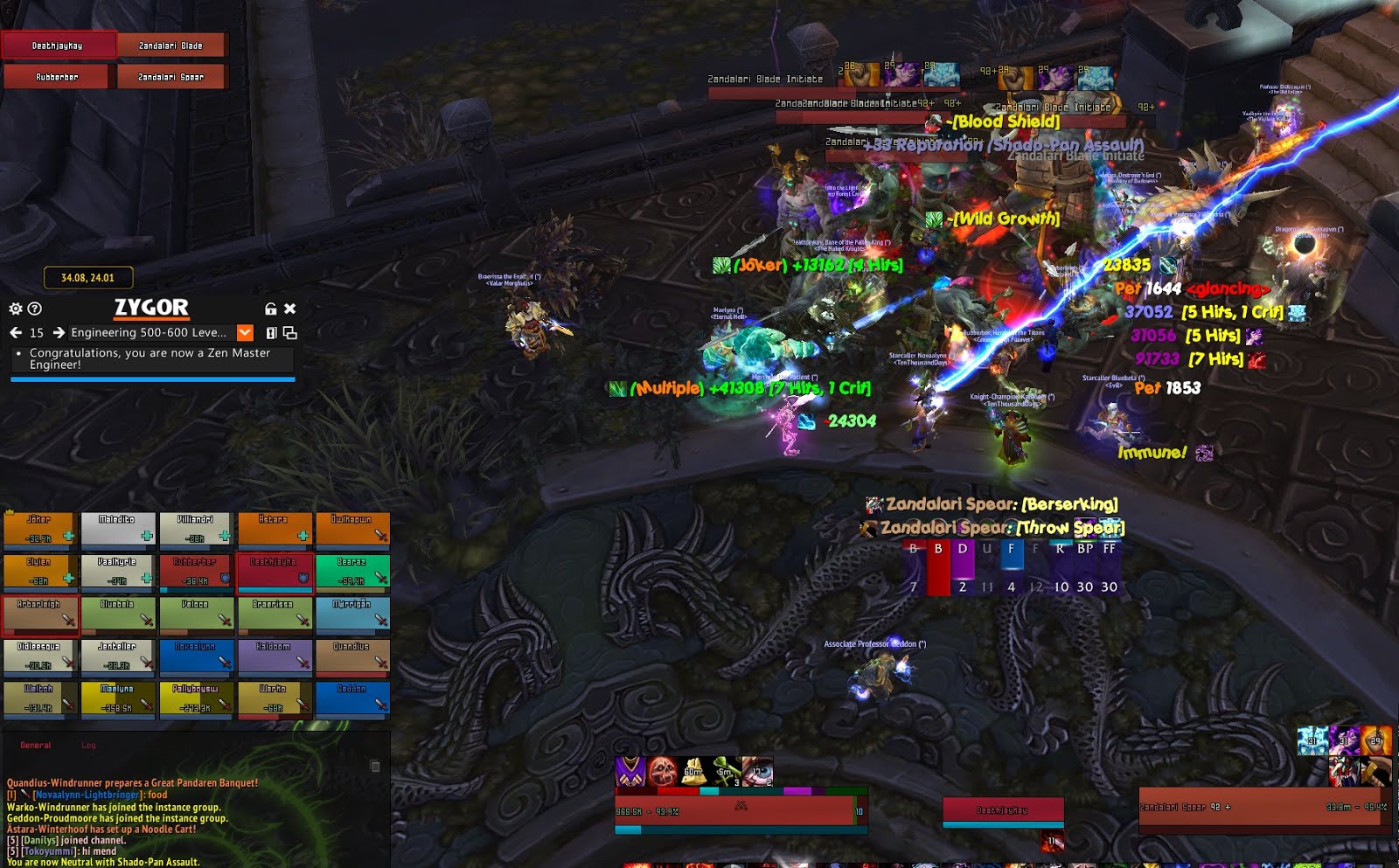Click Pallyboysw's raid frame
Screen dimensions: 1399x868
click(196, 698)
